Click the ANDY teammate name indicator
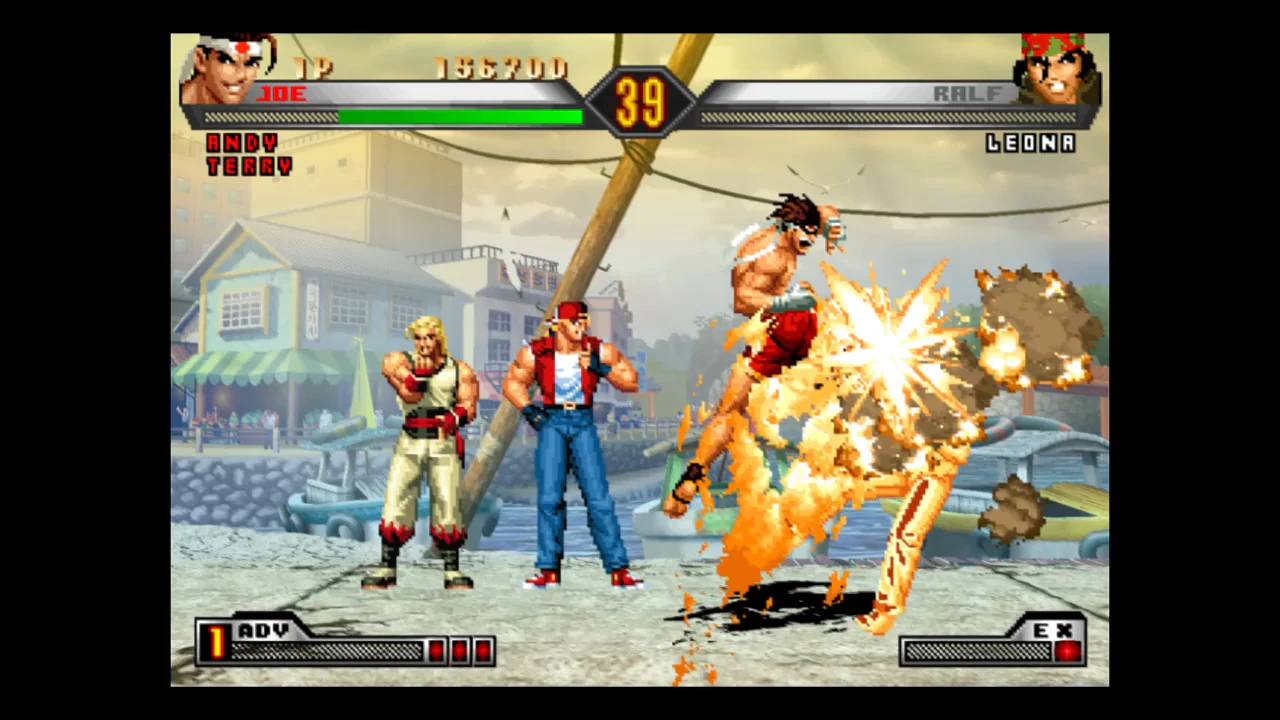This screenshot has width=1280, height=720. click(x=240, y=144)
